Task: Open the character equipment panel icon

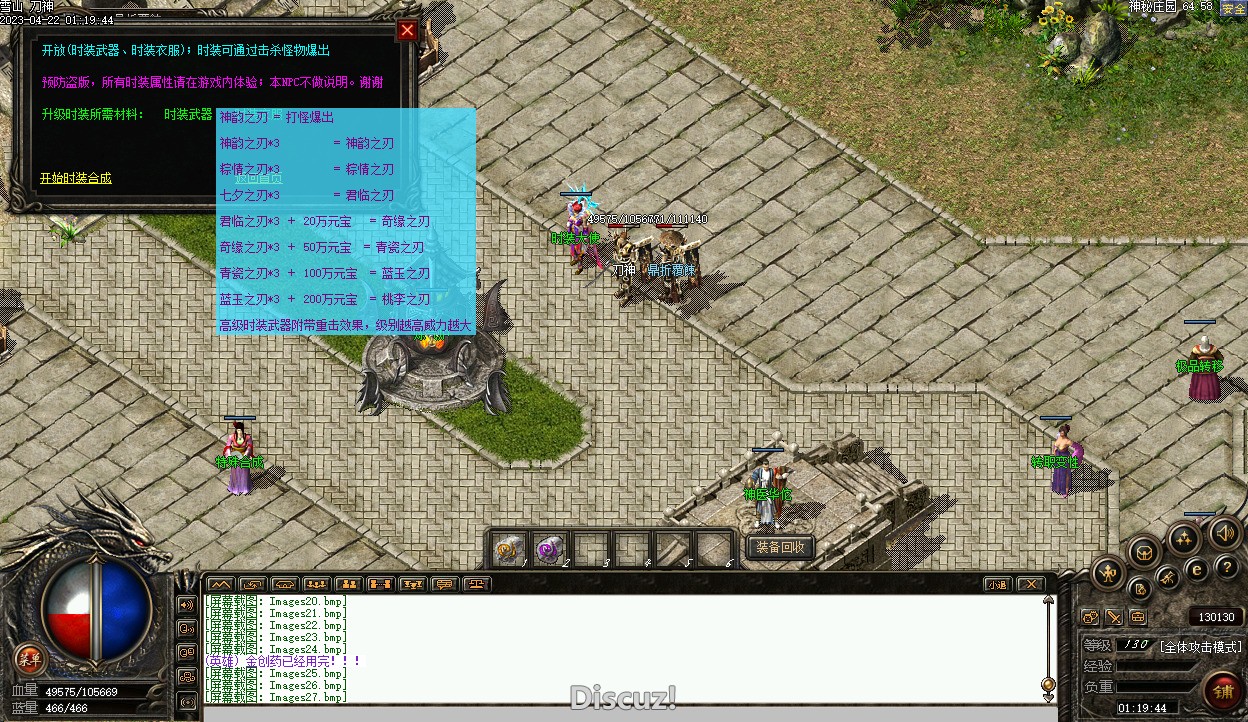Action: [1108, 573]
